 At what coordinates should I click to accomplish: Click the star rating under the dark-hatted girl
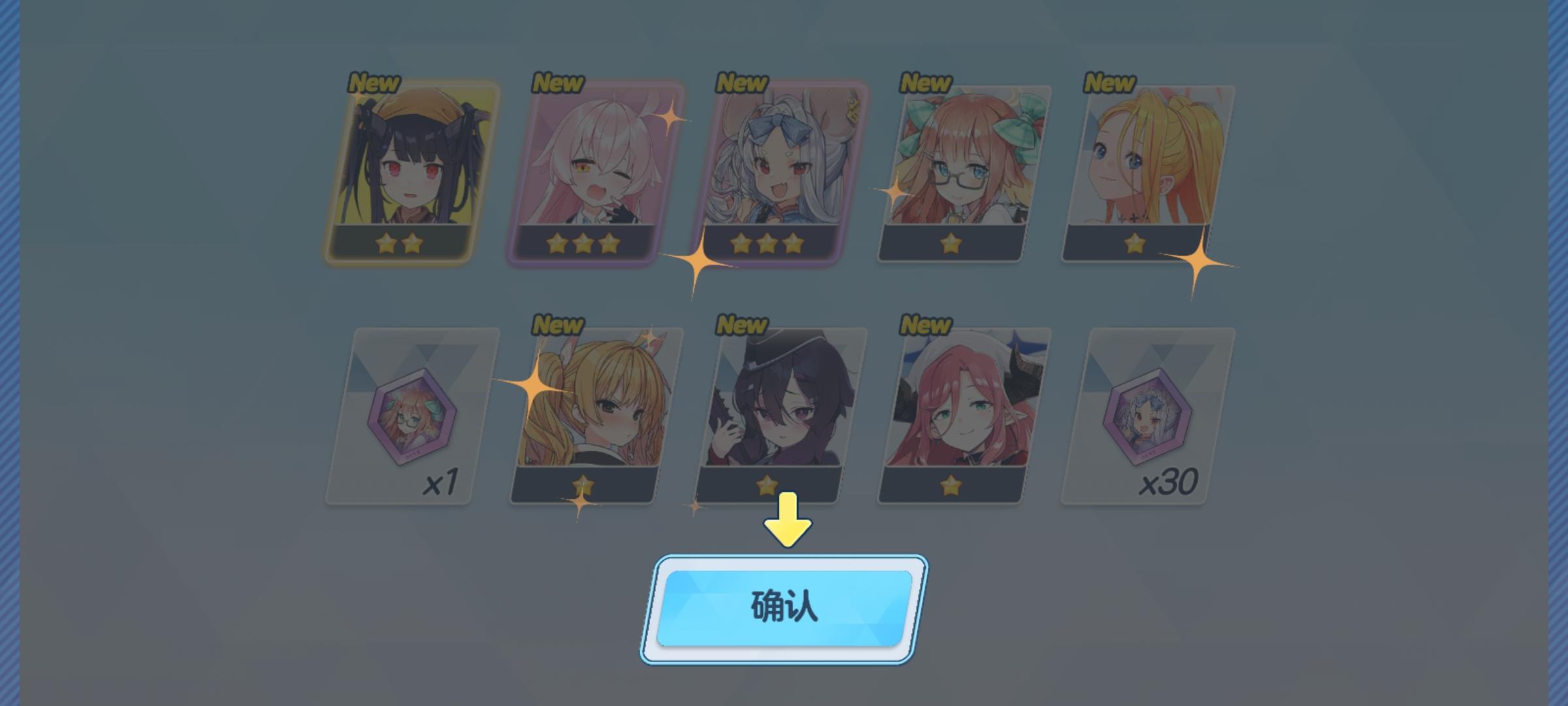(766, 484)
